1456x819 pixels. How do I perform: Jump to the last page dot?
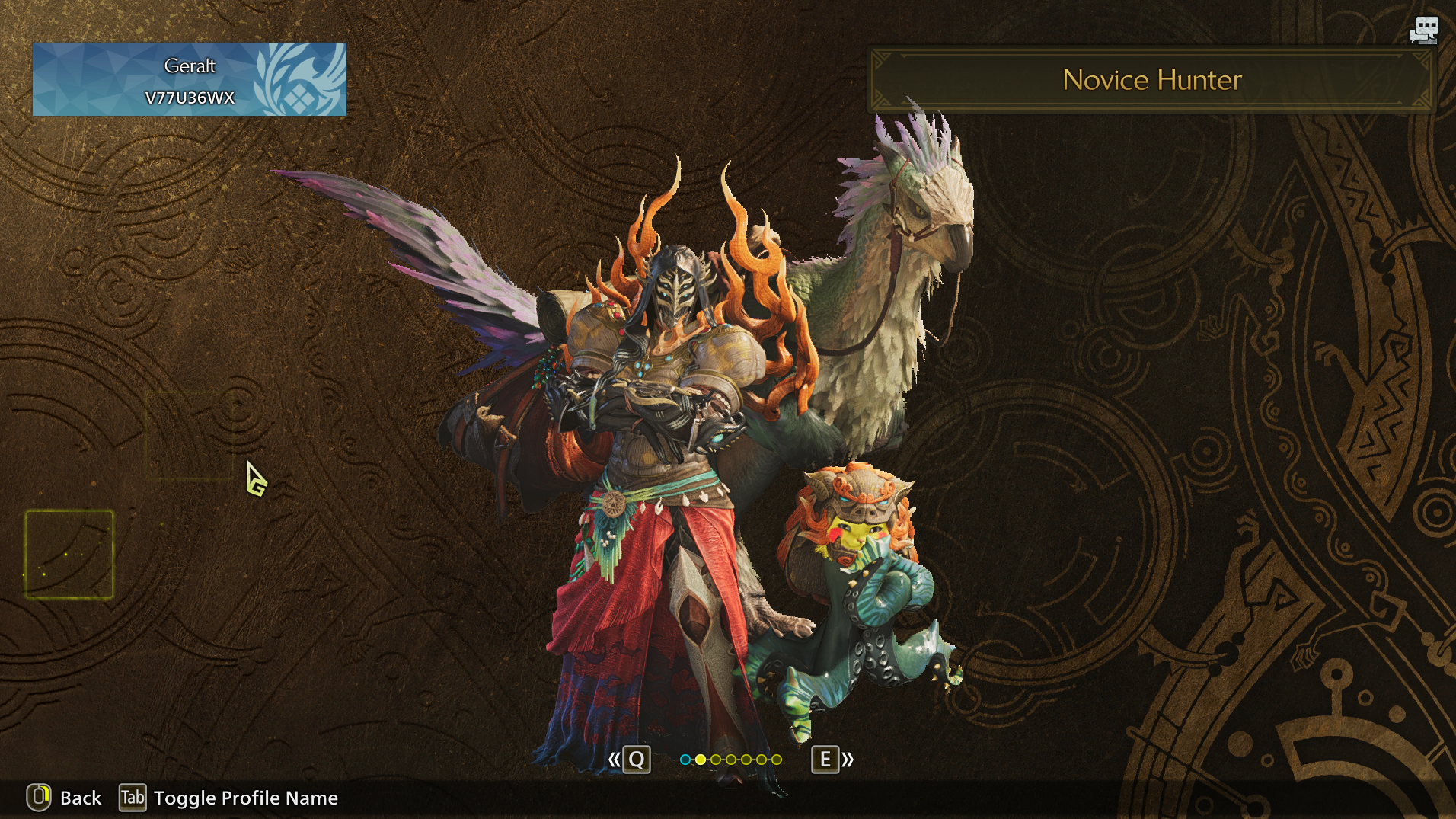click(777, 760)
